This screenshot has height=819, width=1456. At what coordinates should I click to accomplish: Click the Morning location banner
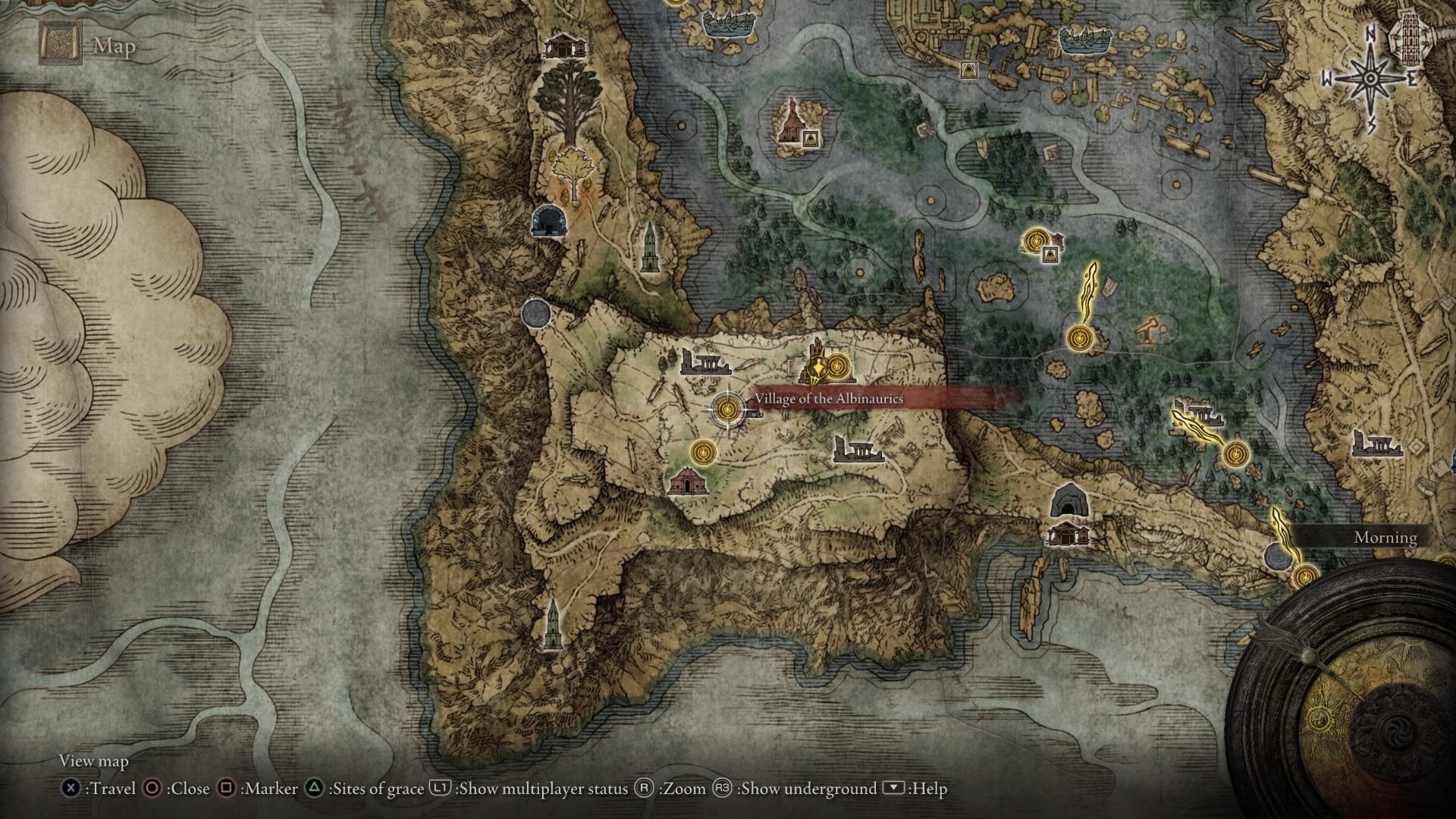click(x=1385, y=538)
